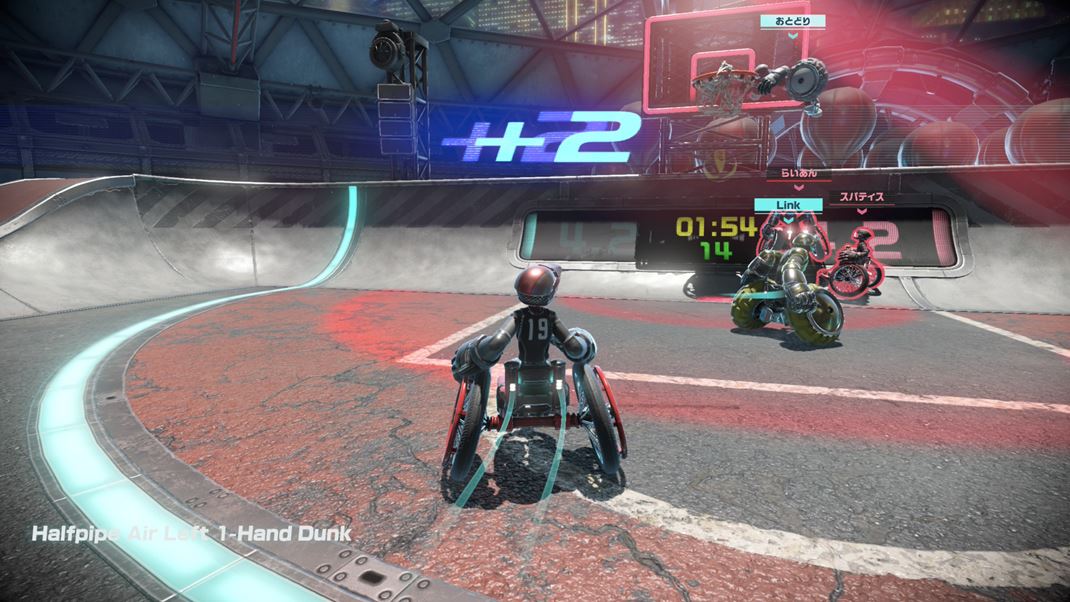Click the Link player name tag

click(788, 205)
